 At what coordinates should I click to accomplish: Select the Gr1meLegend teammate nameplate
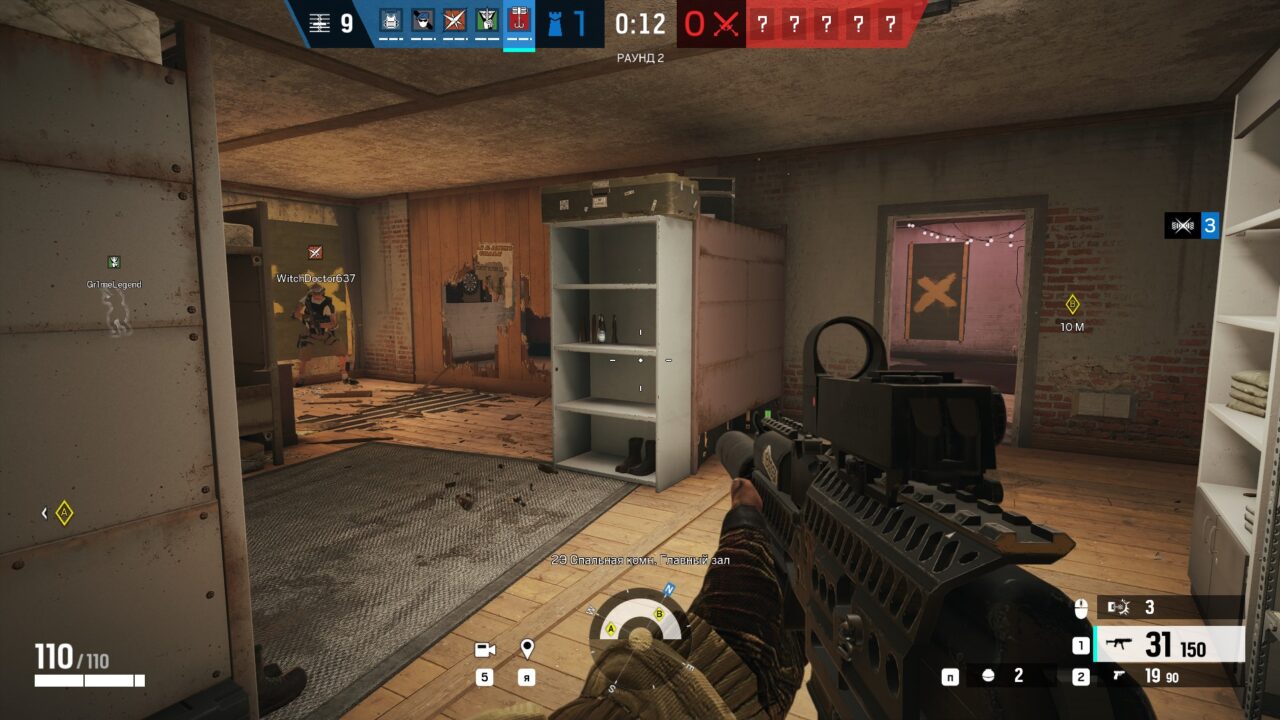pyautogui.click(x=115, y=283)
